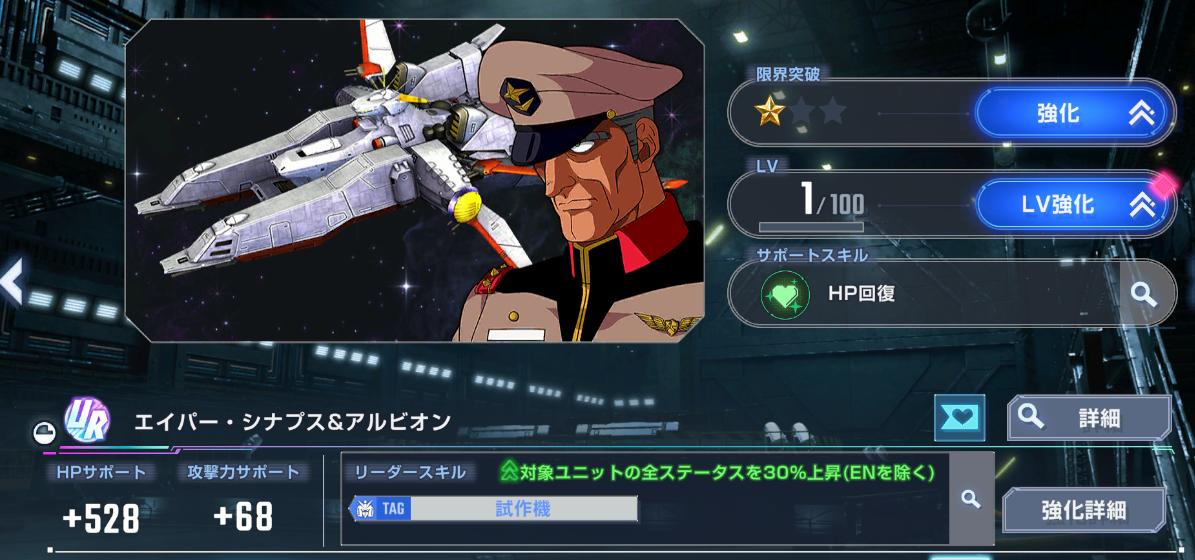Inspect the HP回復 support skill magnifier
Viewport: 1195px width, 560px height.
click(x=1143, y=294)
